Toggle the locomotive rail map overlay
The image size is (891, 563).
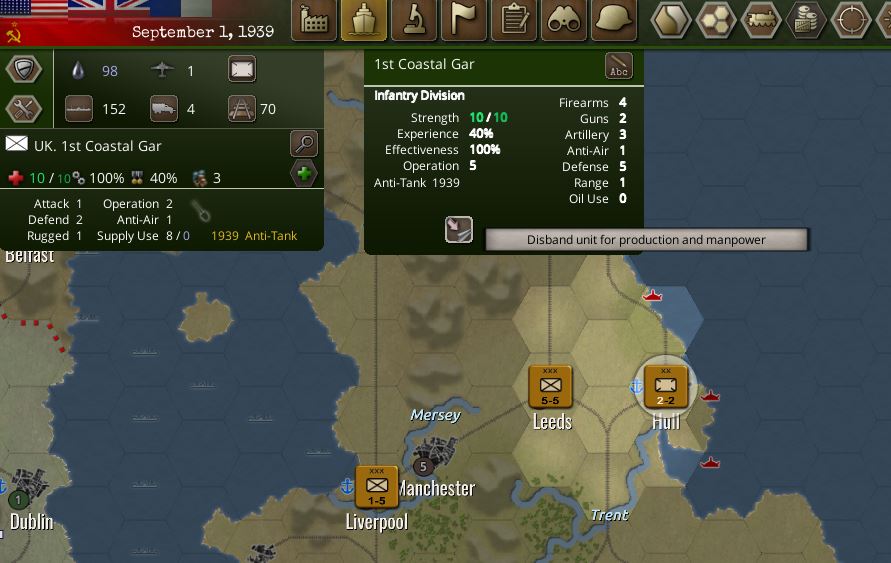[761, 20]
